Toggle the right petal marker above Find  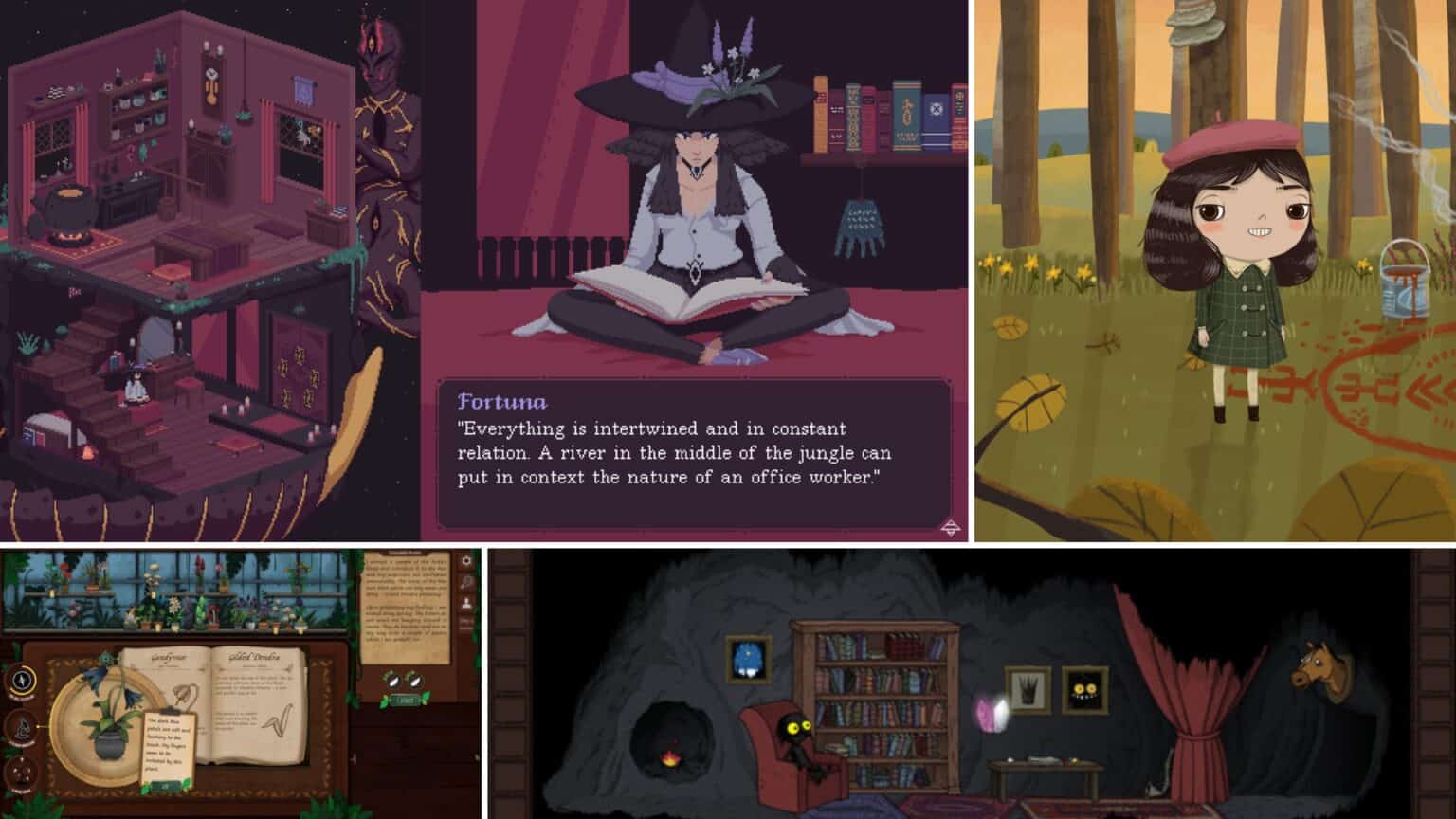click(414, 682)
